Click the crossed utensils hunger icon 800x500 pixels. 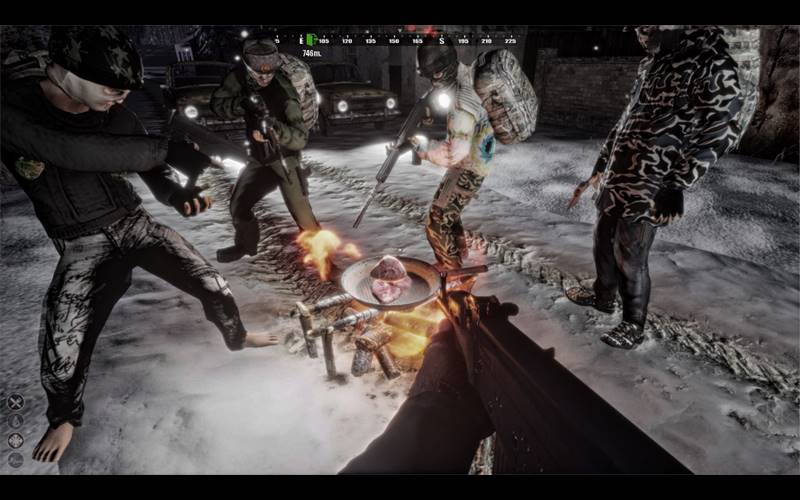[x=15, y=402]
